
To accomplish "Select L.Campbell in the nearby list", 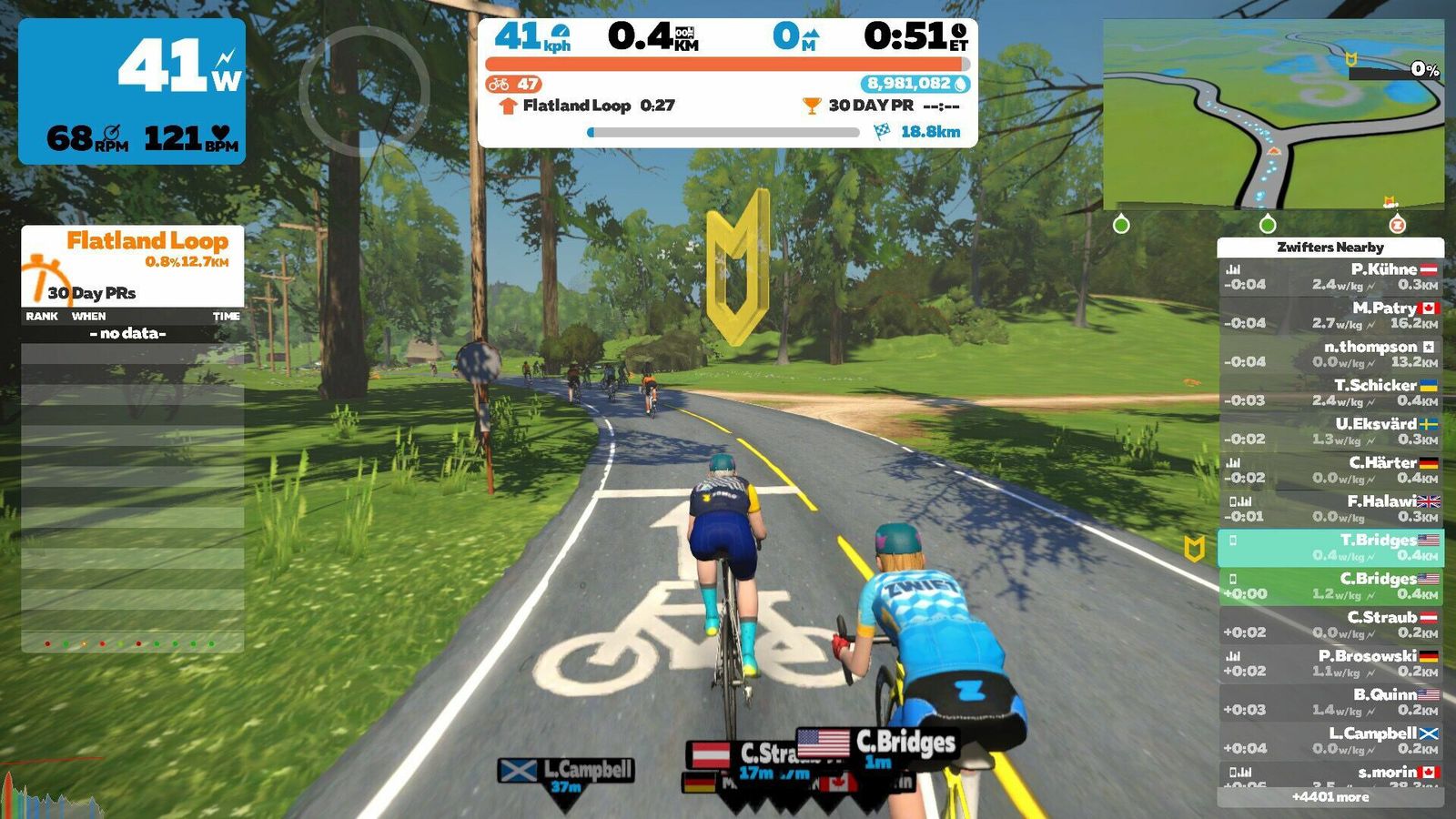I will (x=1330, y=741).
